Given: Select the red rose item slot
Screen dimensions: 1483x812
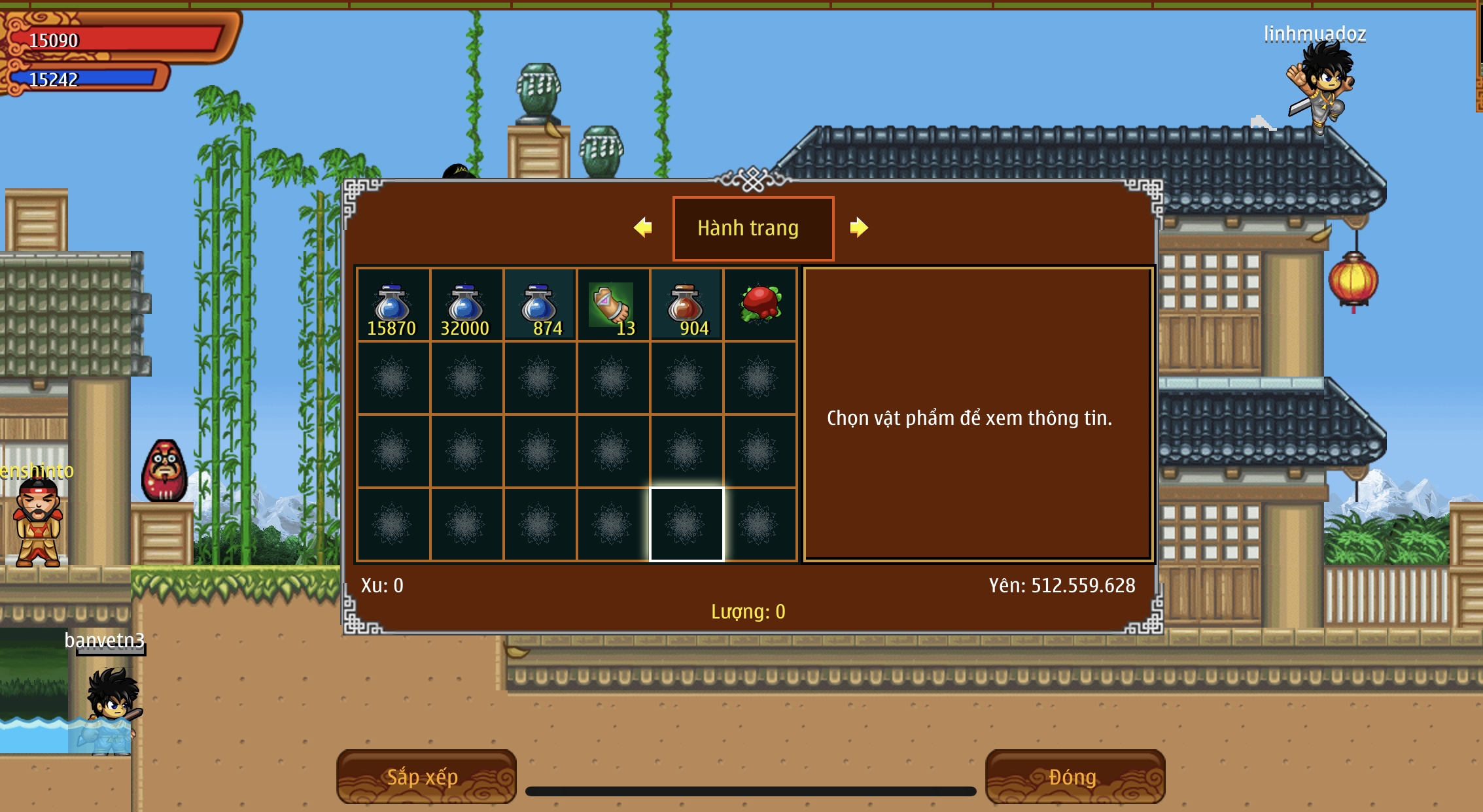Looking at the screenshot, I should 759,305.
